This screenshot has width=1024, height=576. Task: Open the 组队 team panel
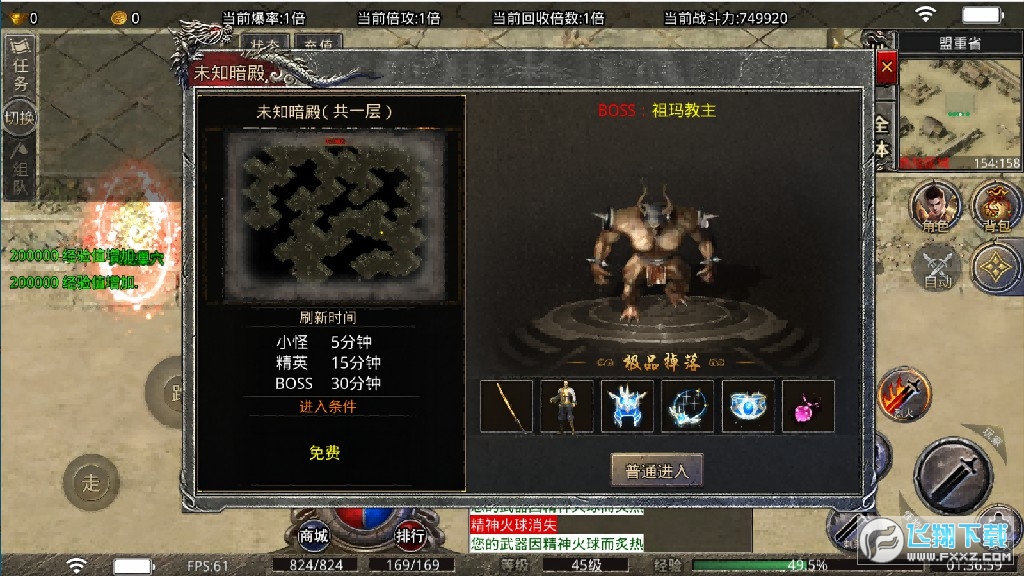20,170
